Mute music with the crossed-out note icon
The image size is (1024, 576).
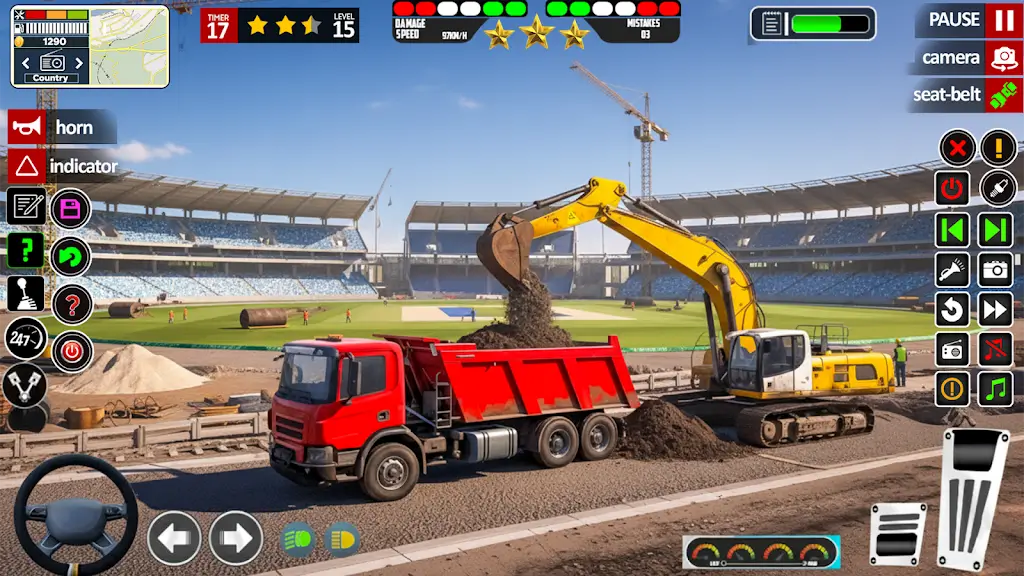(996, 350)
